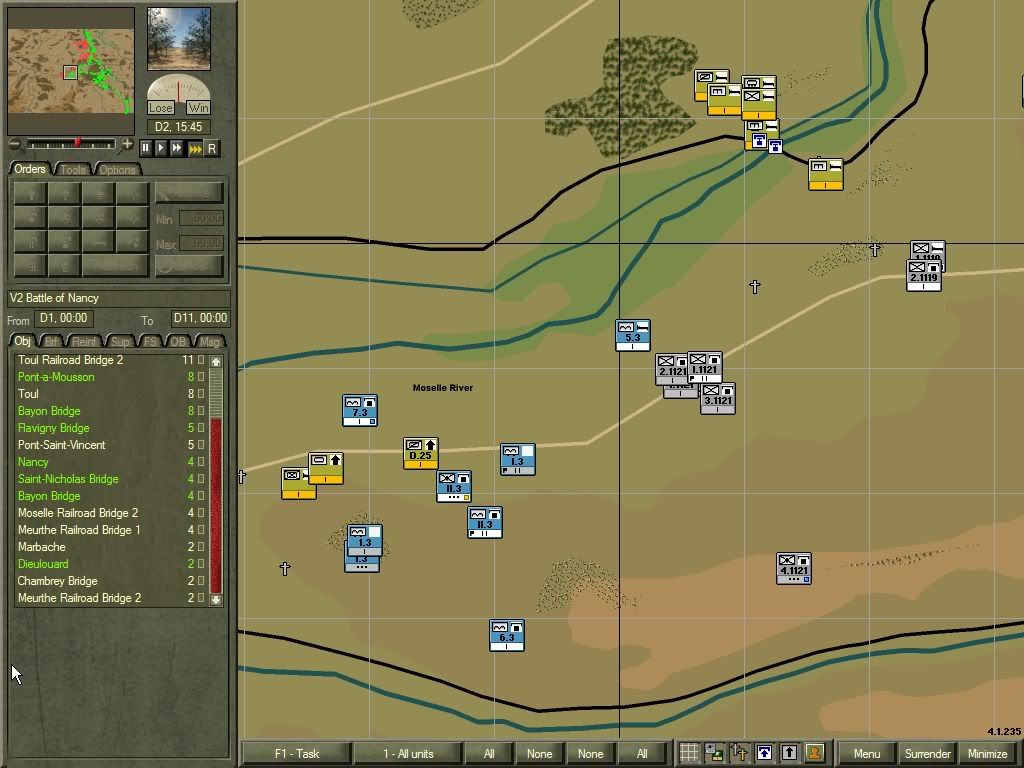The width and height of the screenshot is (1024, 768).
Task: Select the '1 - All units' filter
Action: (408, 753)
